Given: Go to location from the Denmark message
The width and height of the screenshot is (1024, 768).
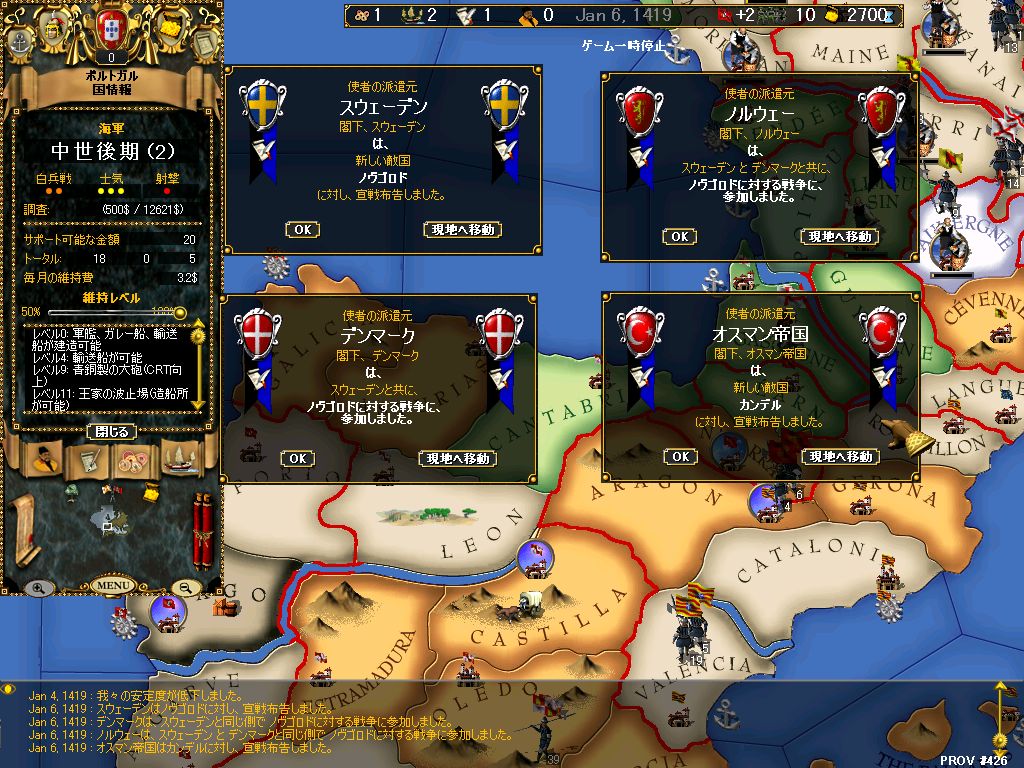Looking at the screenshot, I should [x=457, y=459].
